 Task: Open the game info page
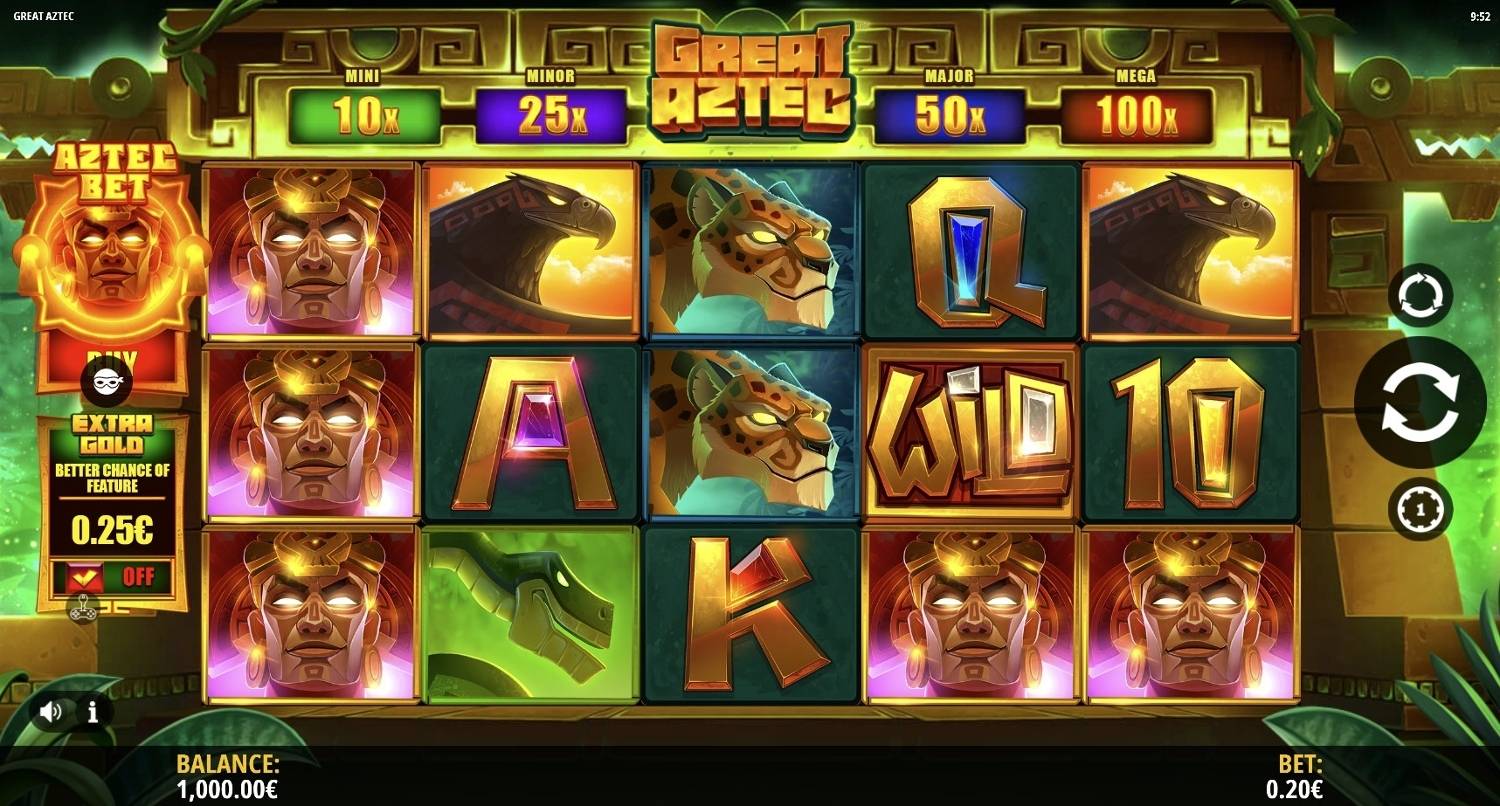(93, 712)
